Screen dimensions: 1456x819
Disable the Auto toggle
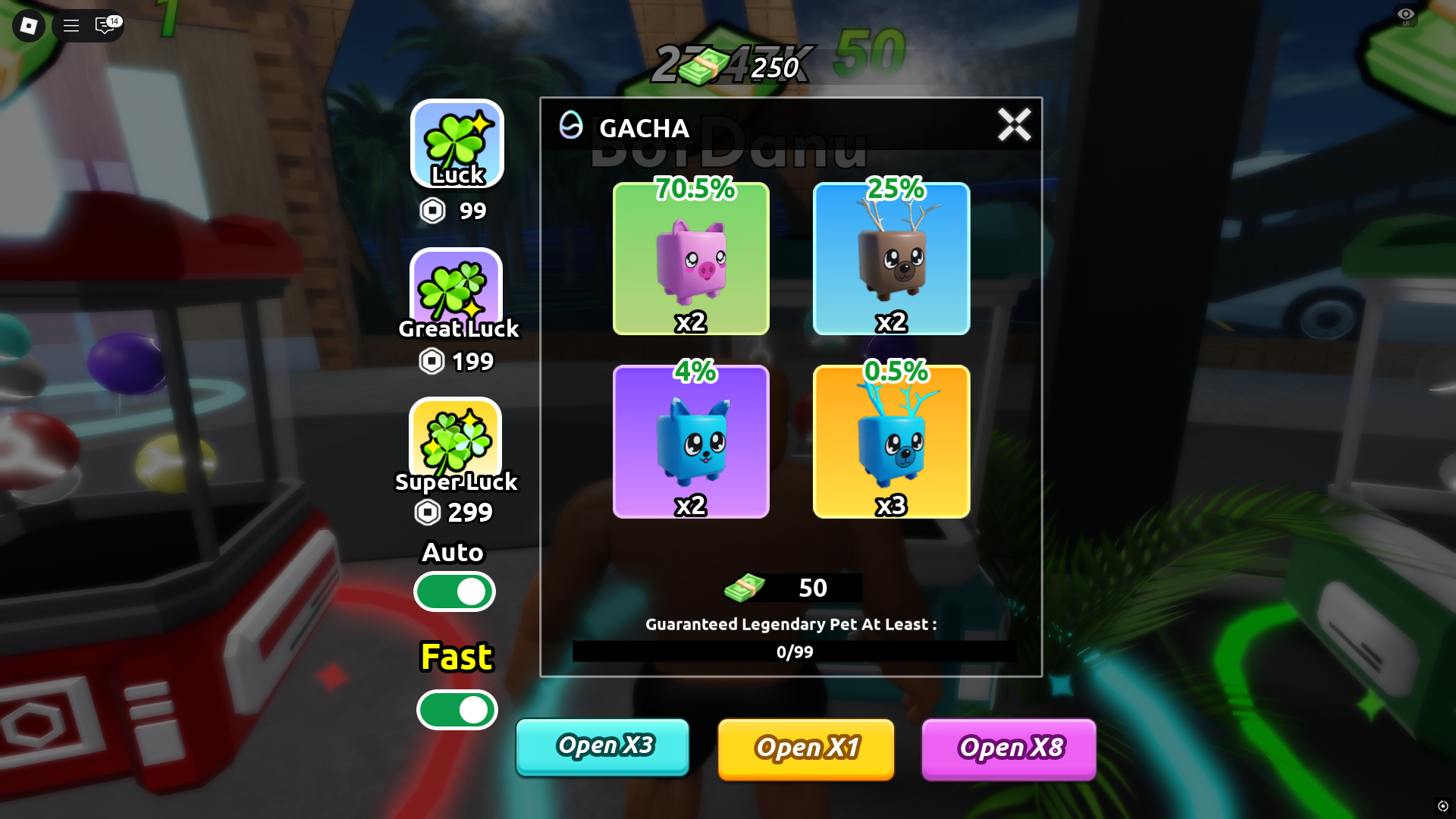[454, 591]
